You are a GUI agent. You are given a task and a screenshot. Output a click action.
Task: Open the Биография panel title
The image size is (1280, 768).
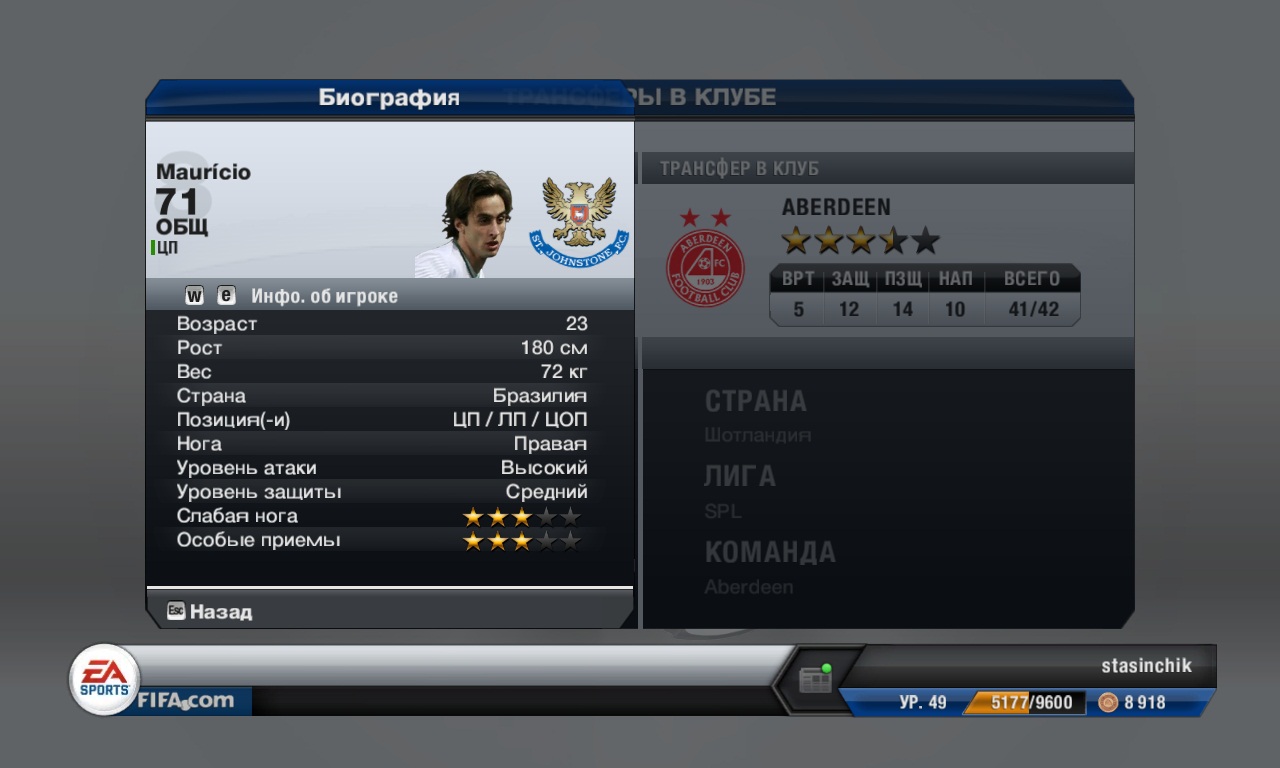pos(389,97)
